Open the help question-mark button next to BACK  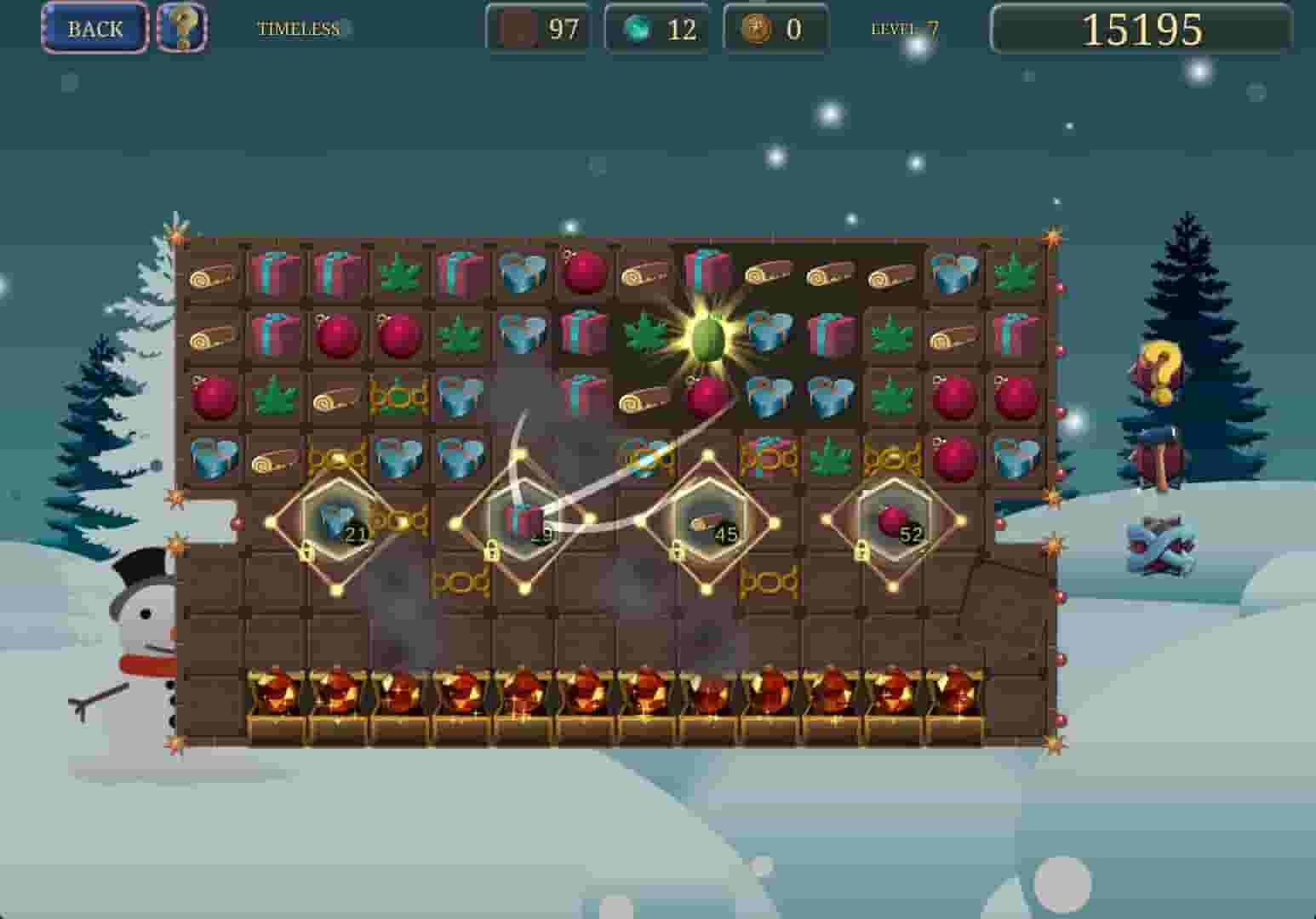tap(181, 28)
